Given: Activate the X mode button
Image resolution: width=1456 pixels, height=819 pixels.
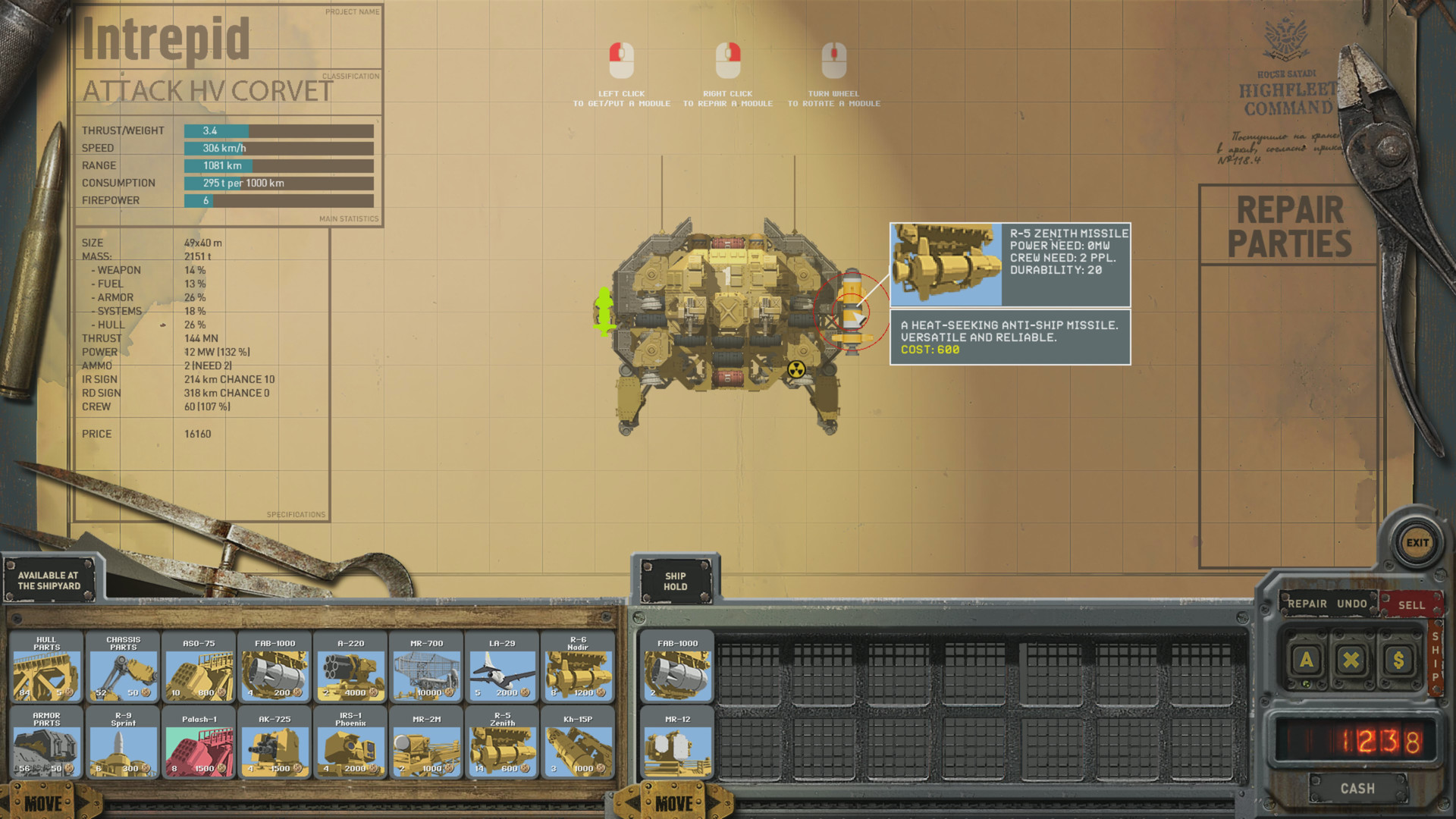Looking at the screenshot, I should (1351, 660).
